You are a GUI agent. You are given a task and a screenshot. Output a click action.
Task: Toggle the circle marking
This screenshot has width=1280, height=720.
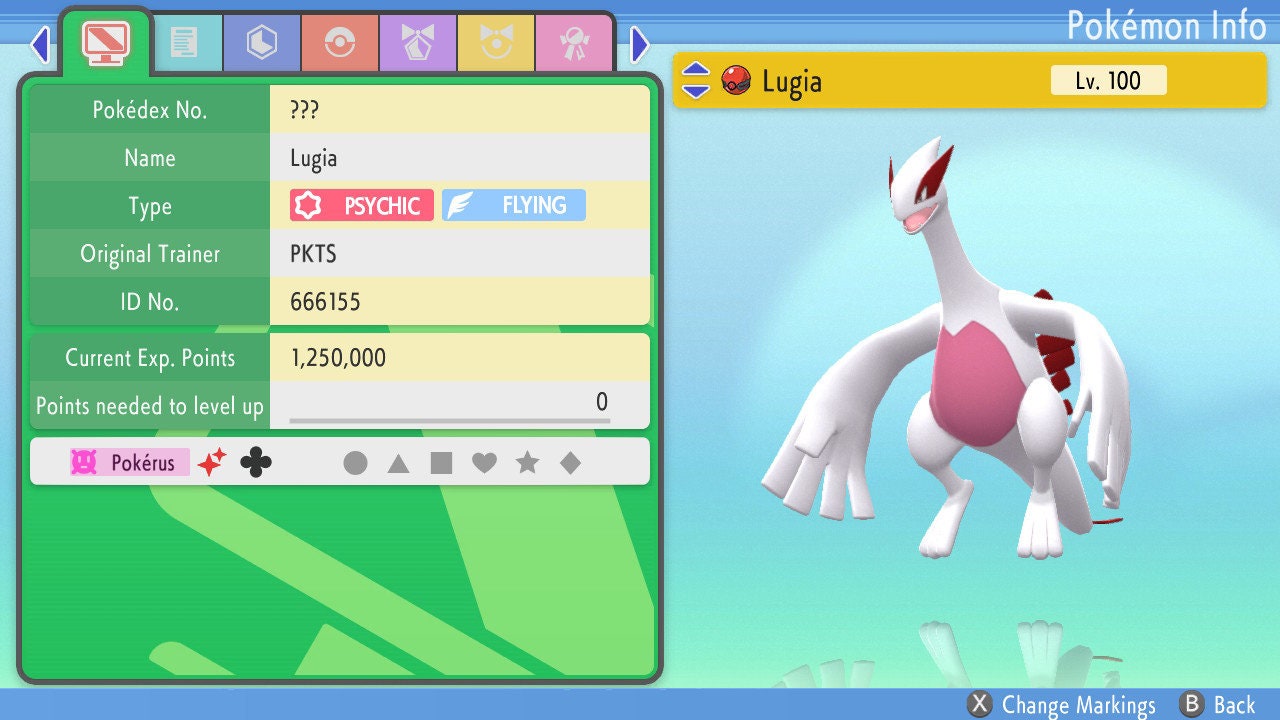[x=355, y=463]
